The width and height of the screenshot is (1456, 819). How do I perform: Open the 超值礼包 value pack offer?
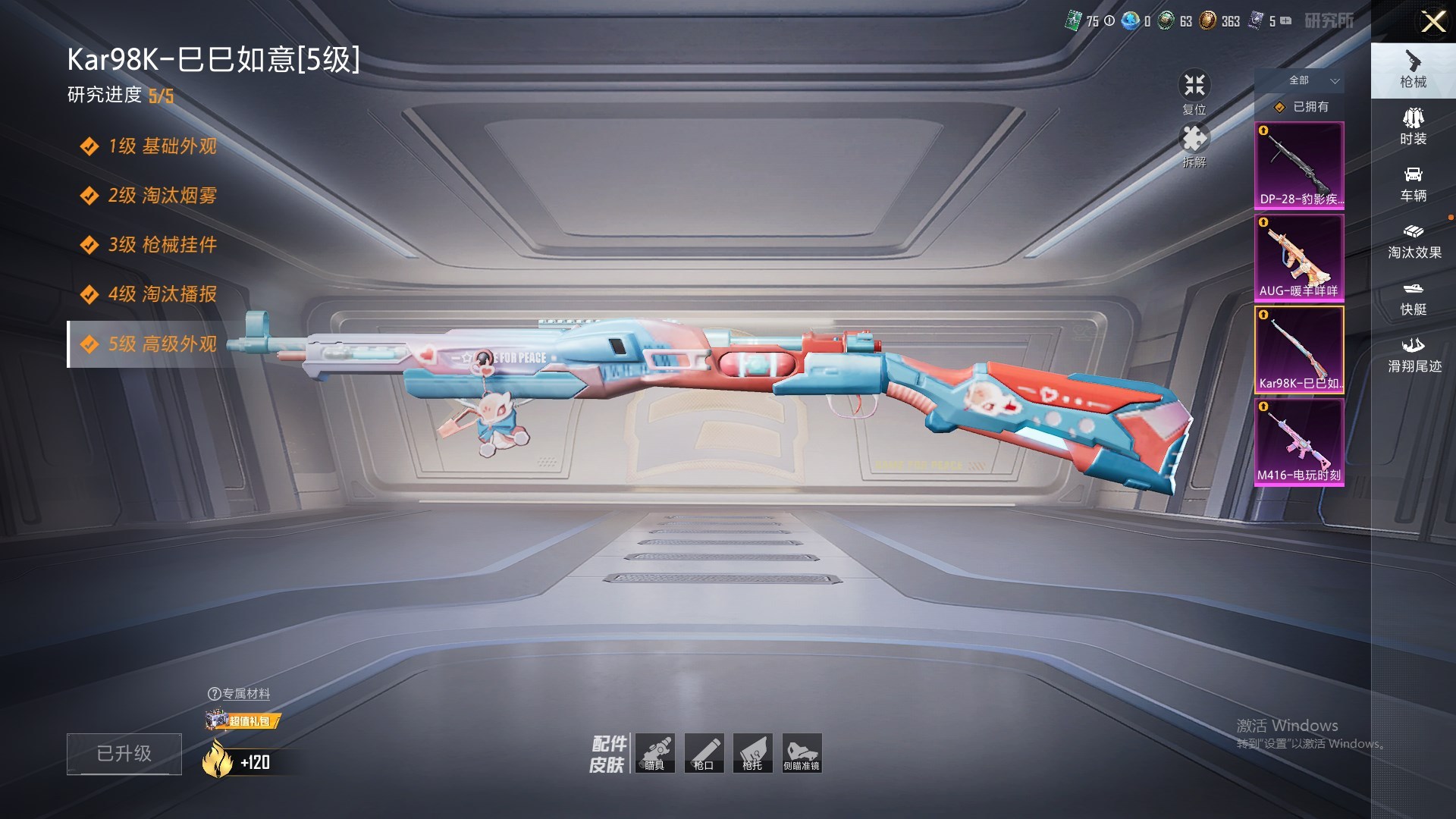244,720
